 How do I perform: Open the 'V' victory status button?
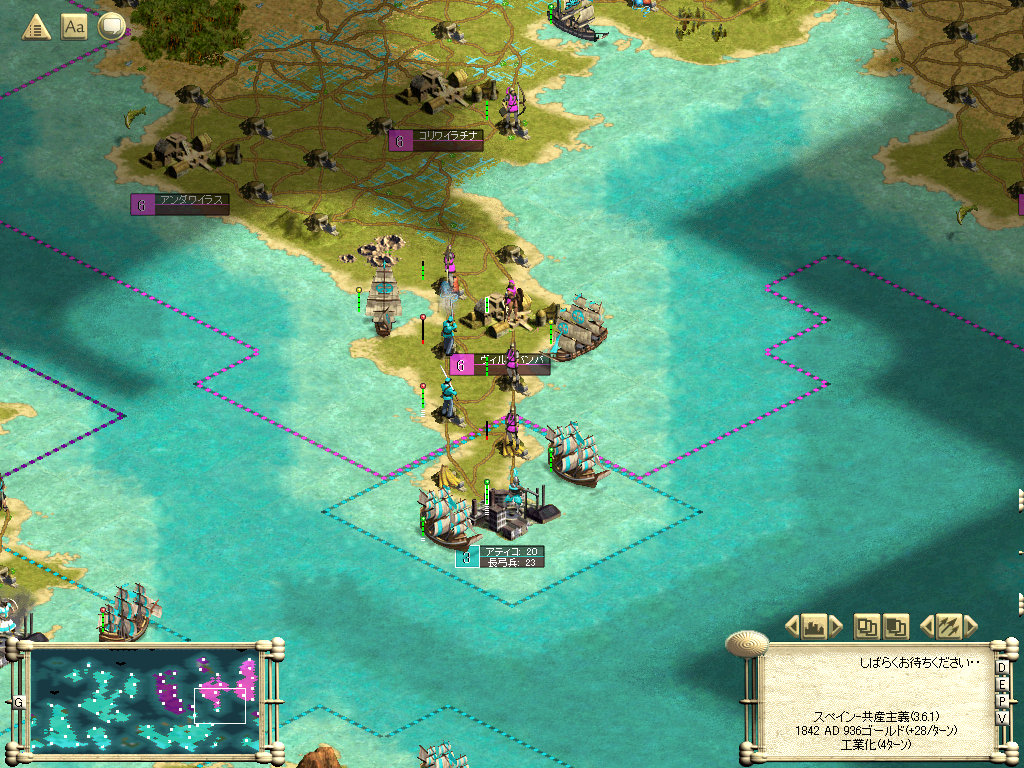[1002, 719]
